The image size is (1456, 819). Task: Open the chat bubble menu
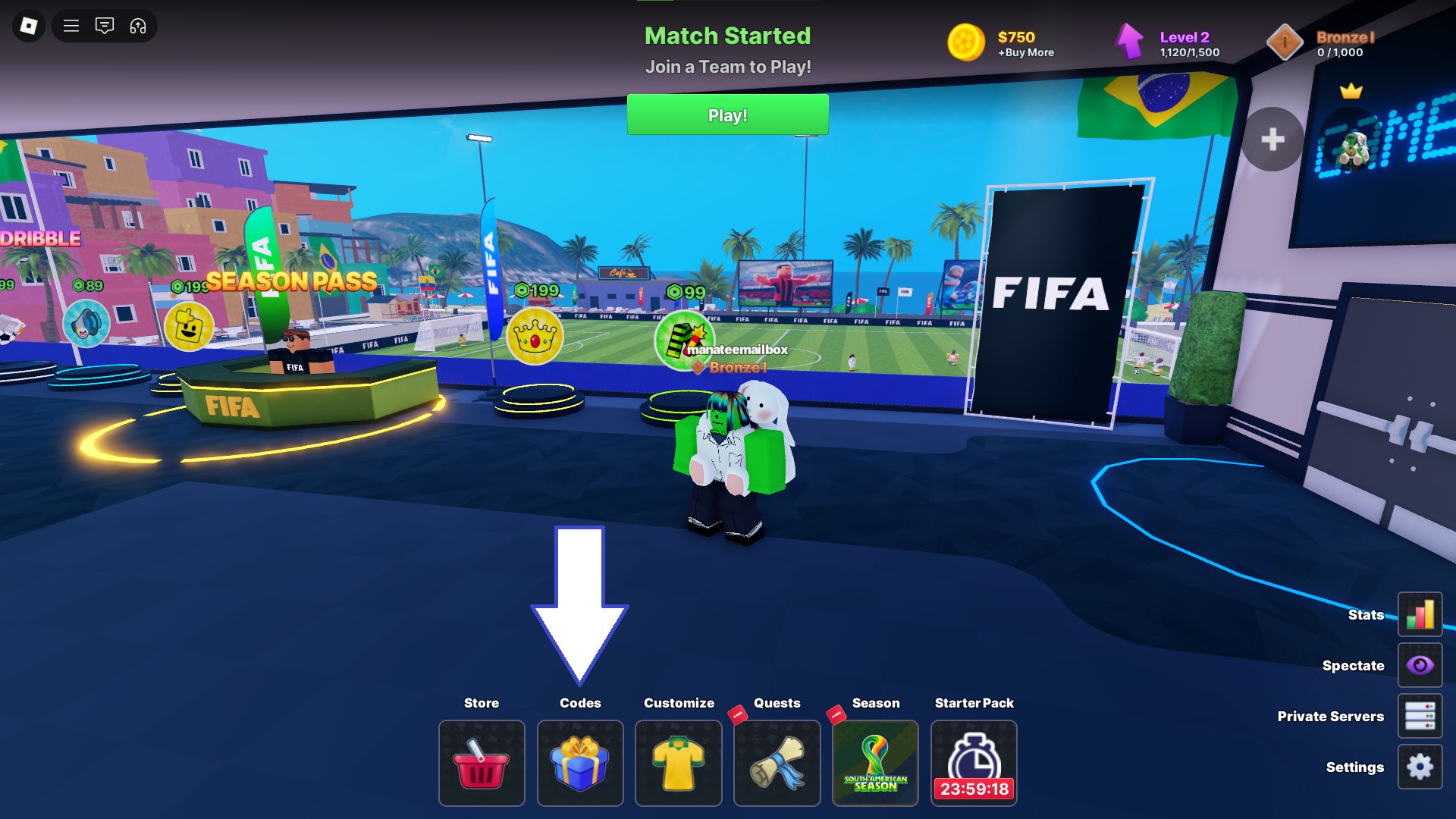tap(105, 25)
